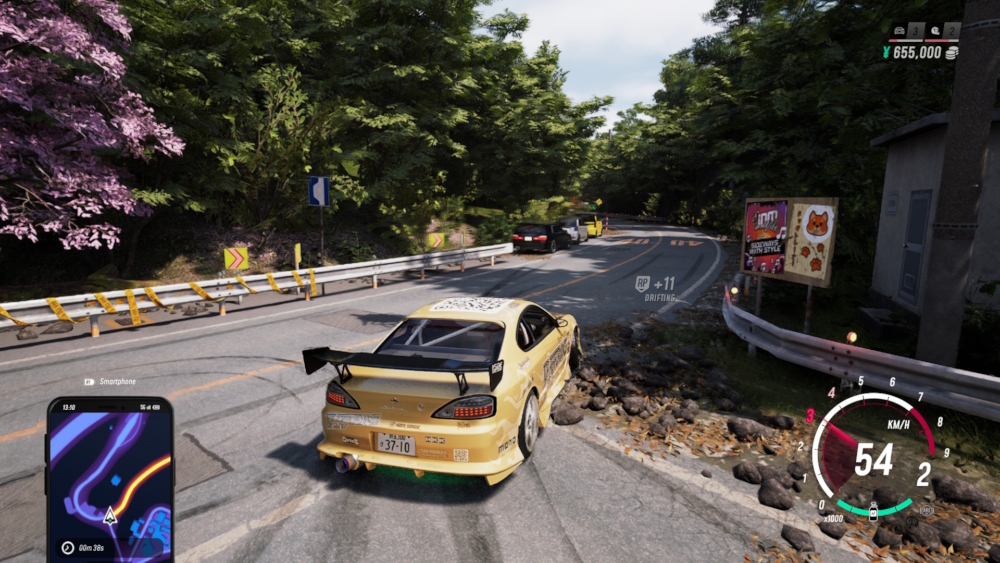Screen dimensions: 1000x563
Task: Click the ABS indicator icon
Action: (x=927, y=510)
